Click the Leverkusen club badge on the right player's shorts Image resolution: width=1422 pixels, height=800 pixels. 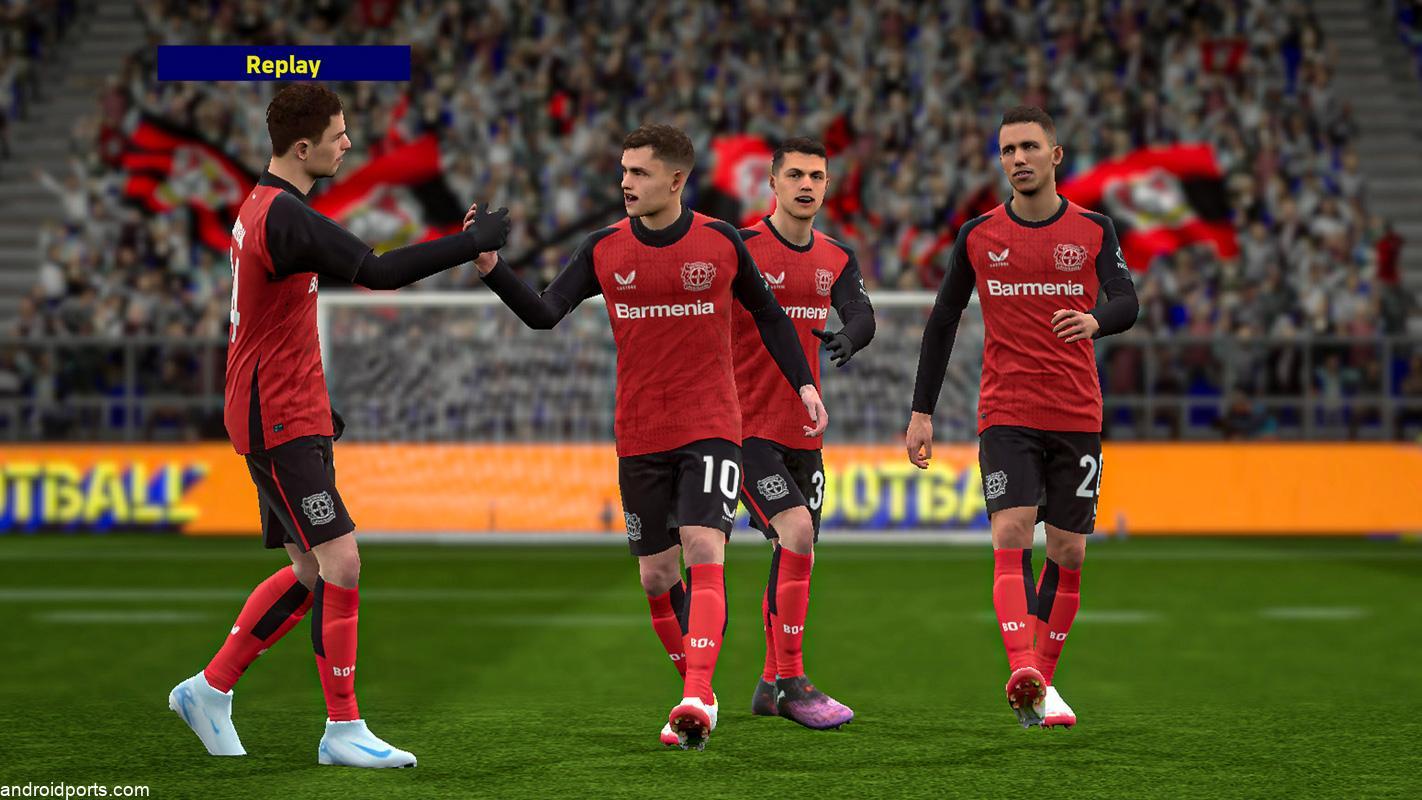(x=997, y=484)
